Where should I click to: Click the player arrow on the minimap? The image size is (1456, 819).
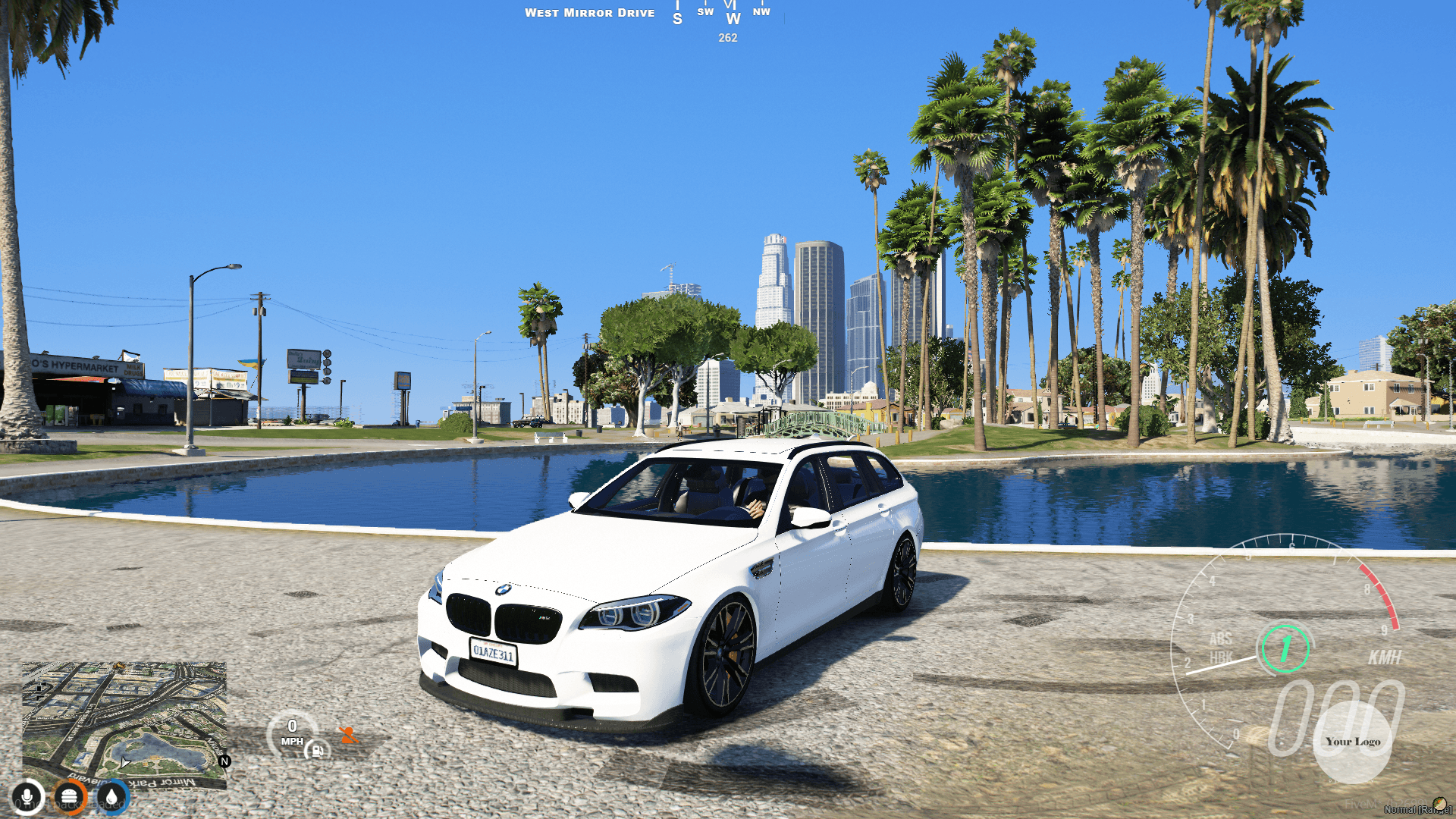coord(125,762)
